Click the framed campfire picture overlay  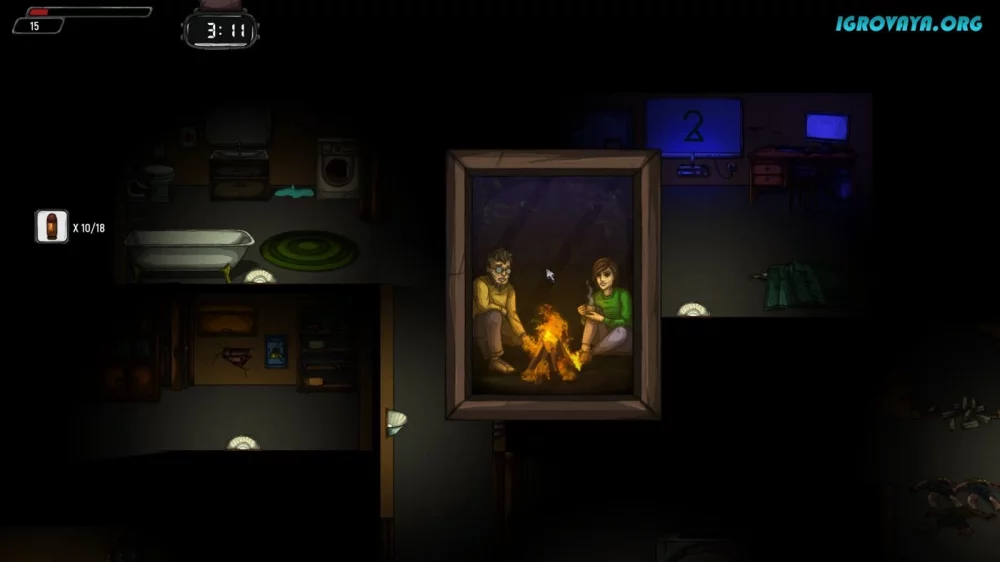(553, 285)
